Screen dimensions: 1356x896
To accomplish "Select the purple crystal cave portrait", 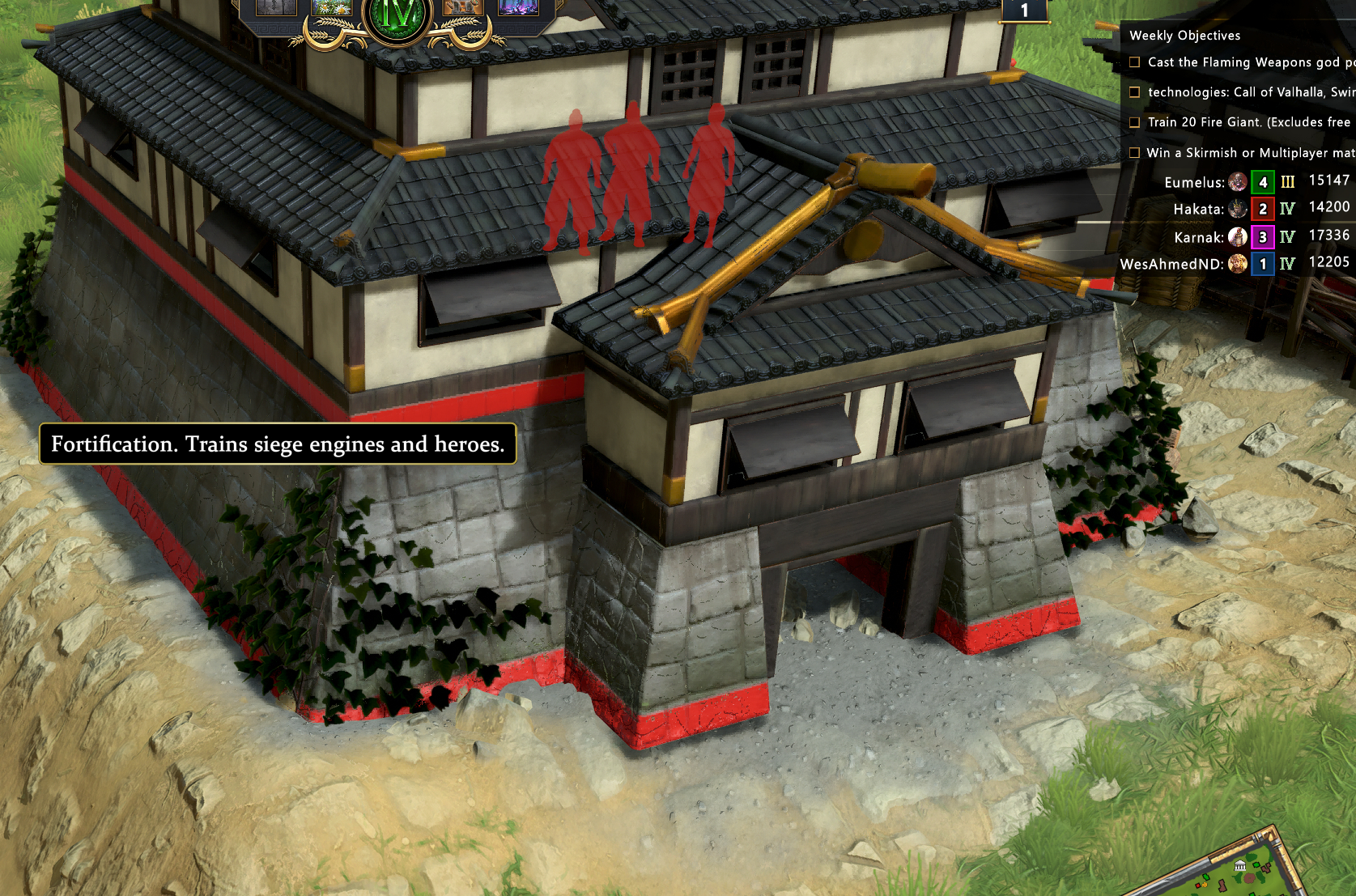I will point(518,7).
